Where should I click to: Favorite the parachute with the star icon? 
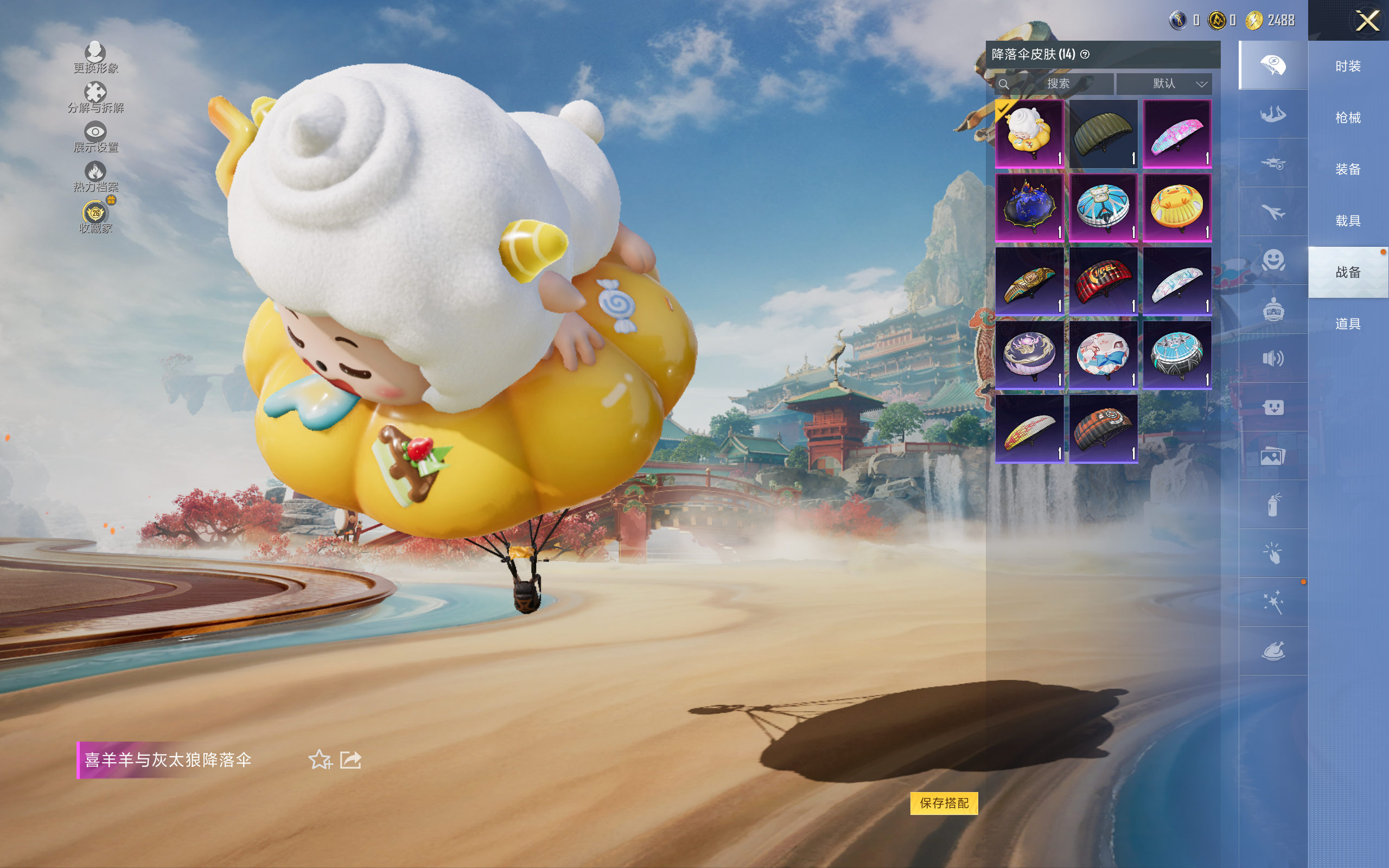tap(320, 759)
